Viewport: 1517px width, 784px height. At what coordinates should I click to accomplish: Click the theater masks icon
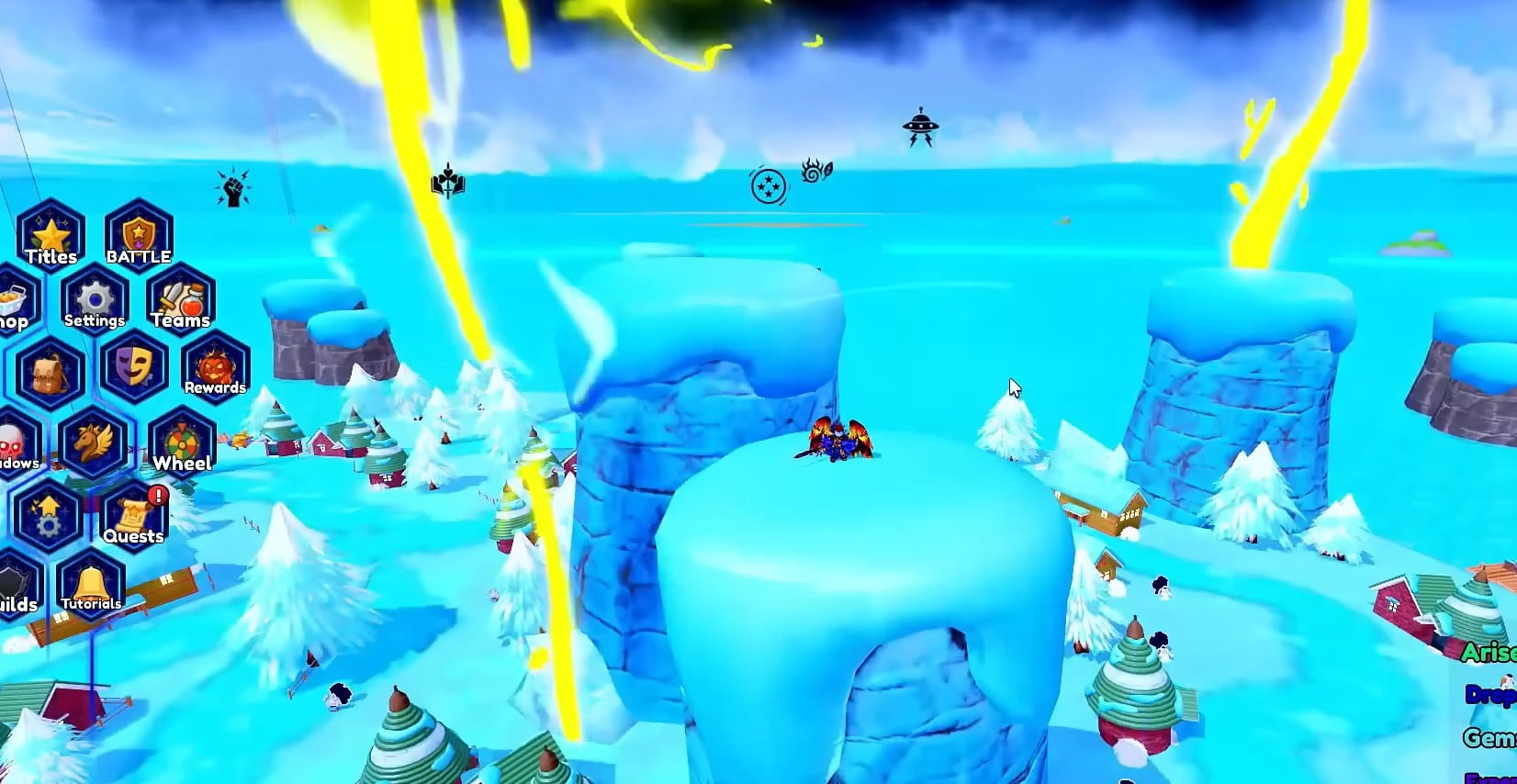point(135,367)
